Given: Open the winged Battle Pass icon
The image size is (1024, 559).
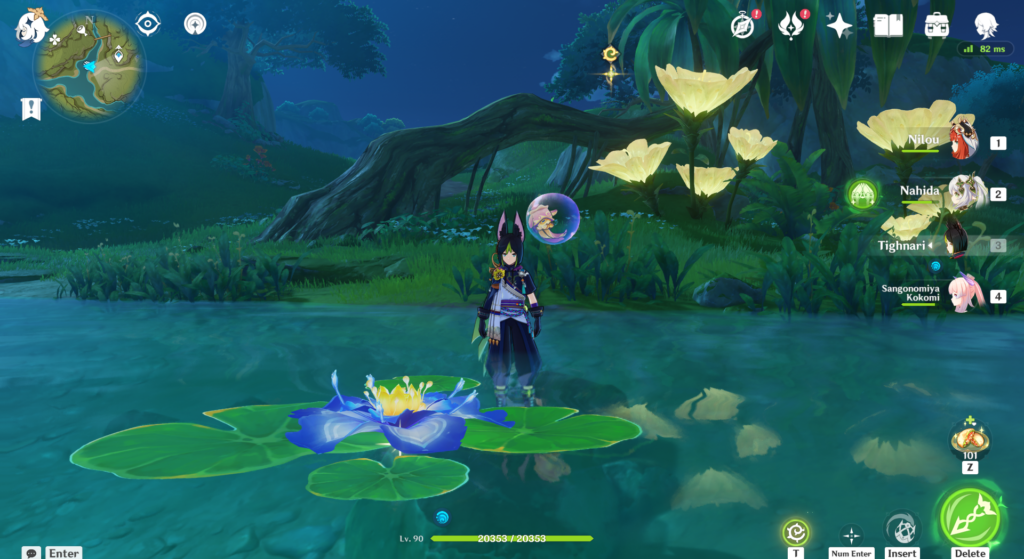Looking at the screenshot, I should 792,25.
